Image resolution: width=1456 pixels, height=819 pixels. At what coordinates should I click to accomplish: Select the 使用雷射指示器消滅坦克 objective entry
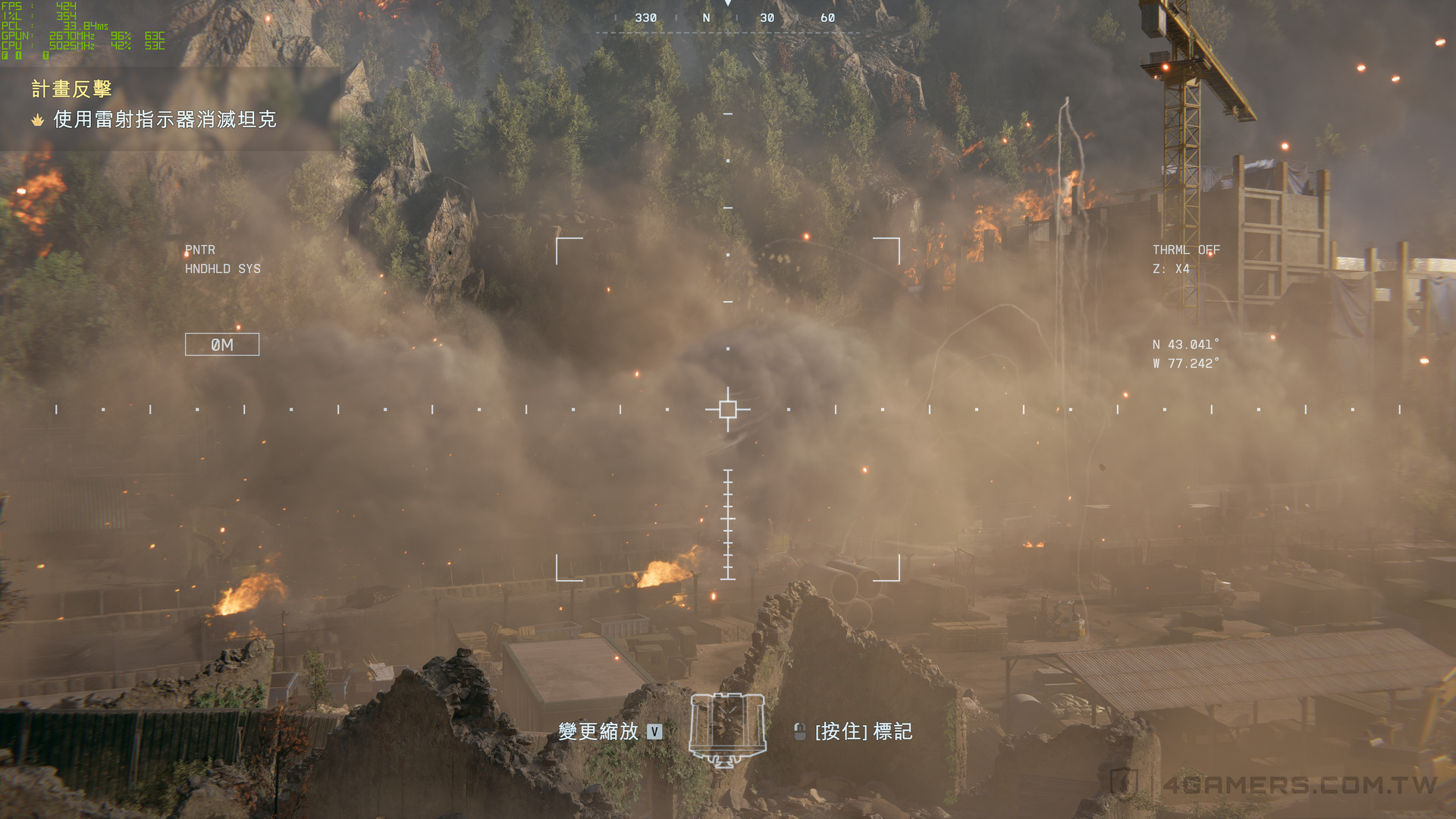164,119
